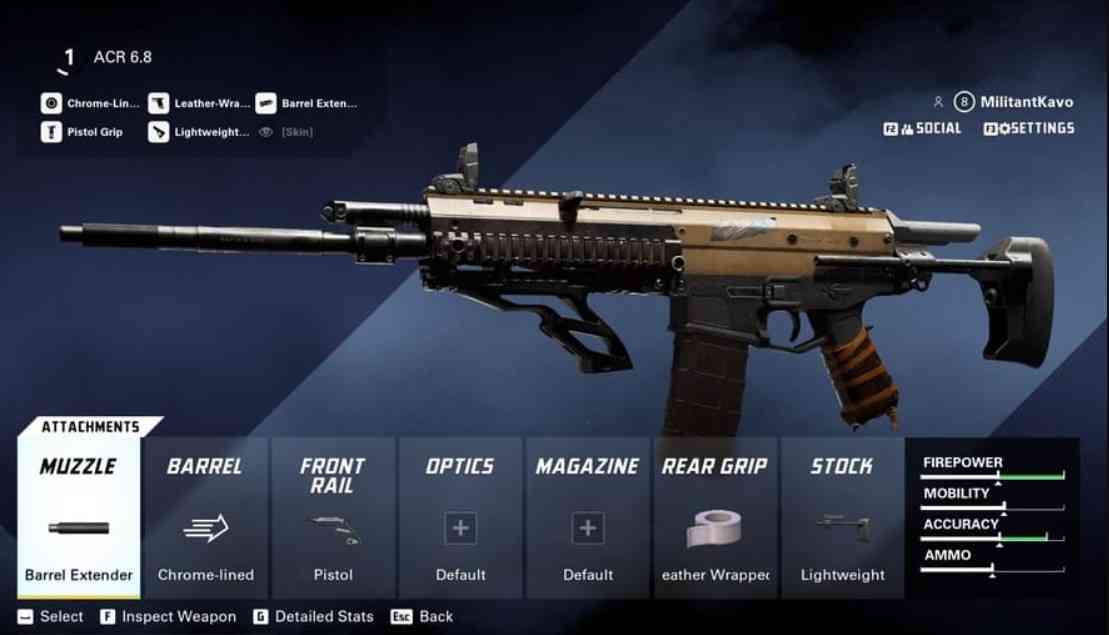Open the Barrel Chrome-lined attachment slot

click(x=206, y=517)
